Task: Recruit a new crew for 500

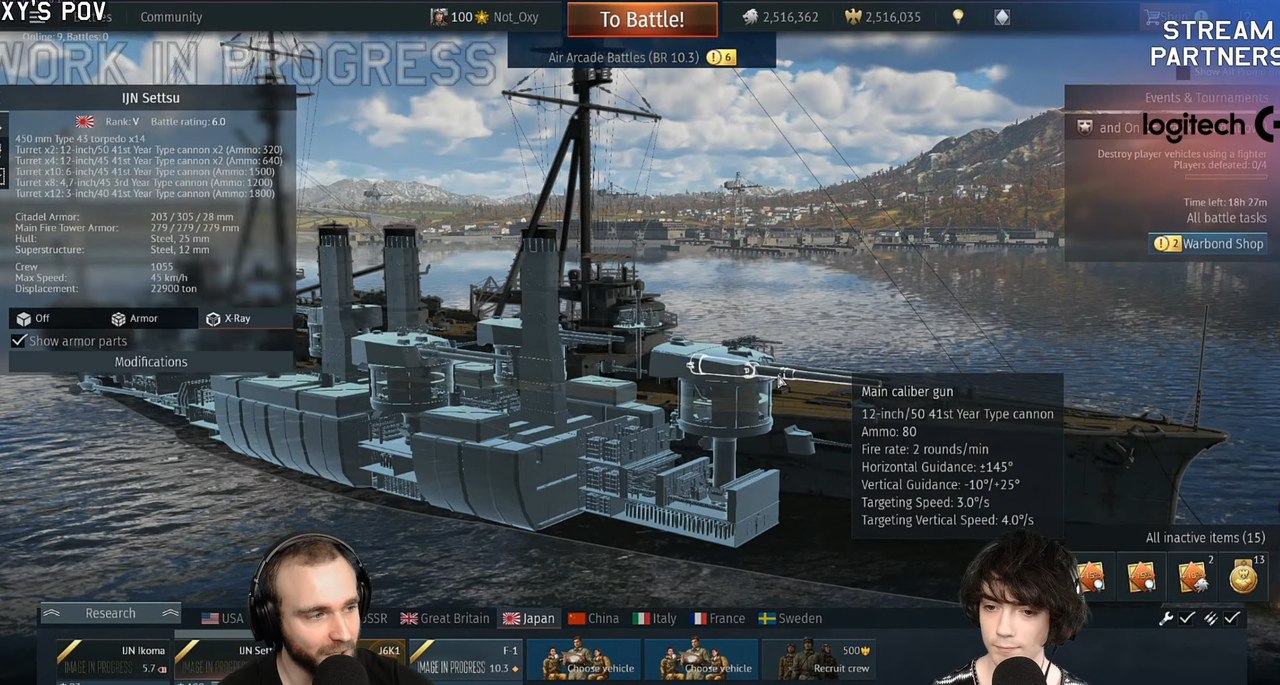Action: click(x=816, y=660)
